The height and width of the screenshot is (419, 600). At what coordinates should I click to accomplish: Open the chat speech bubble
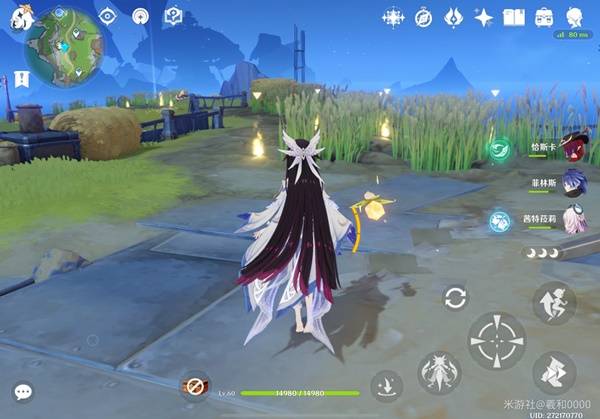pos(22,393)
